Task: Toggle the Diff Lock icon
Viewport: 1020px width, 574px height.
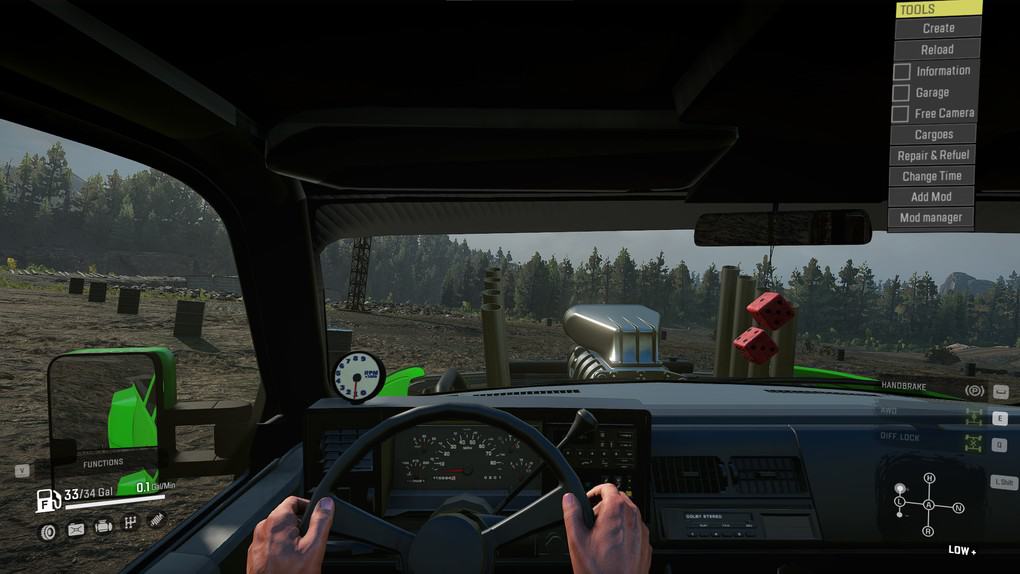Action: point(973,444)
